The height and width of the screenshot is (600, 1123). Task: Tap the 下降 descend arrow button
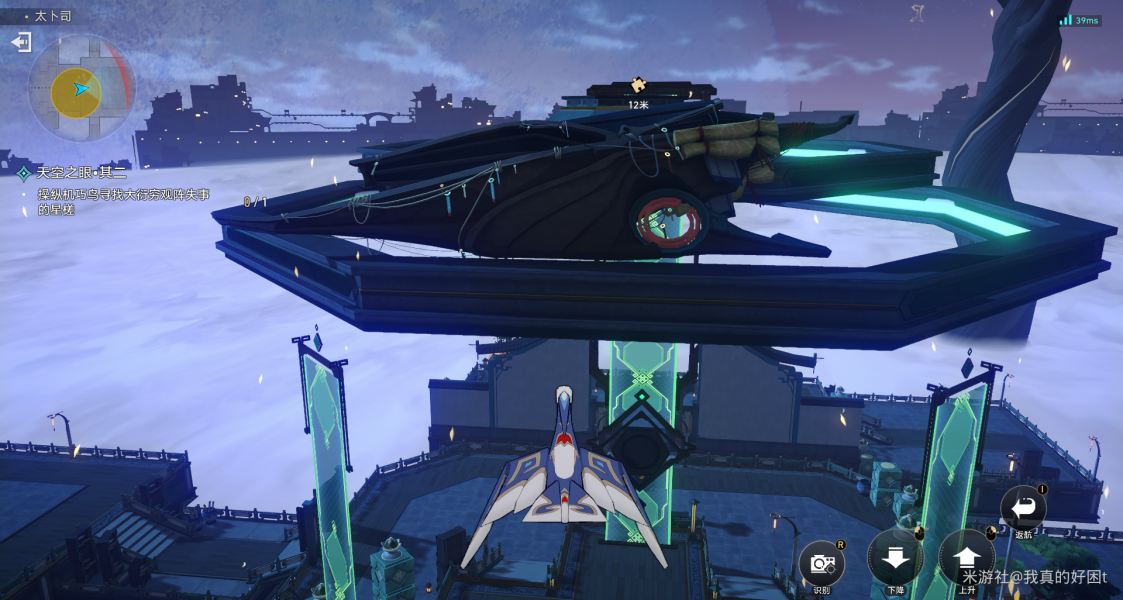point(895,556)
